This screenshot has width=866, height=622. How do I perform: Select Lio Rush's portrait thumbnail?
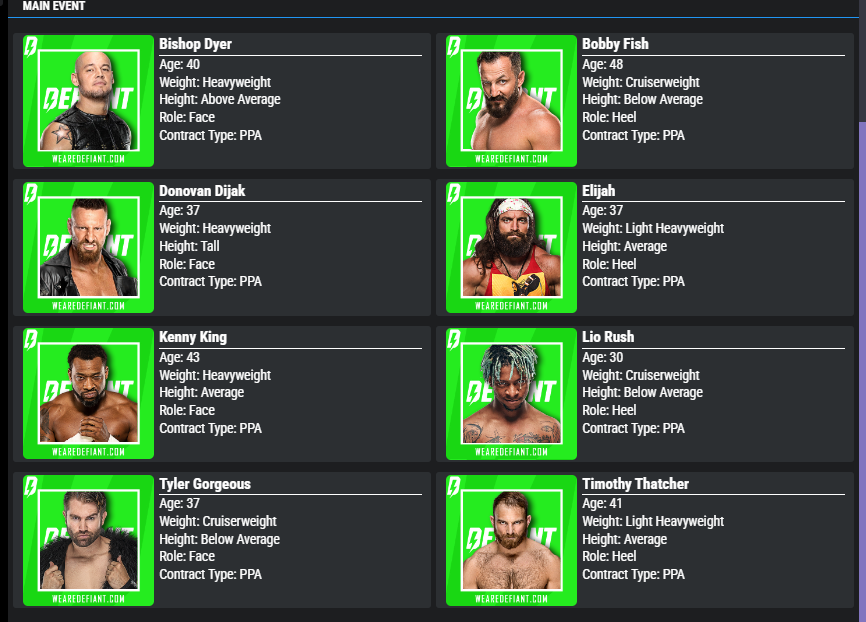point(511,393)
